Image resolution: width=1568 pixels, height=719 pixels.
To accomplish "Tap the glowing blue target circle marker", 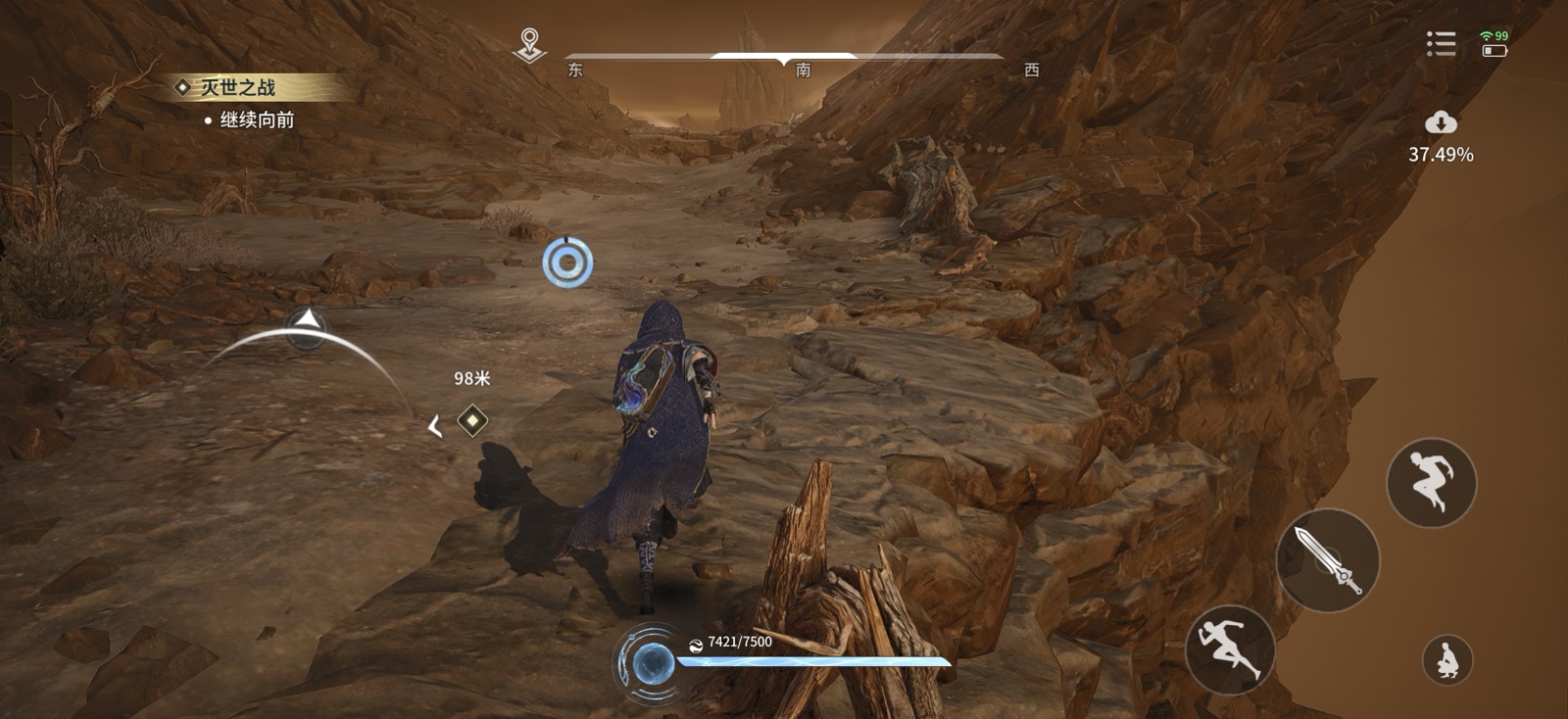I will coord(566,260).
